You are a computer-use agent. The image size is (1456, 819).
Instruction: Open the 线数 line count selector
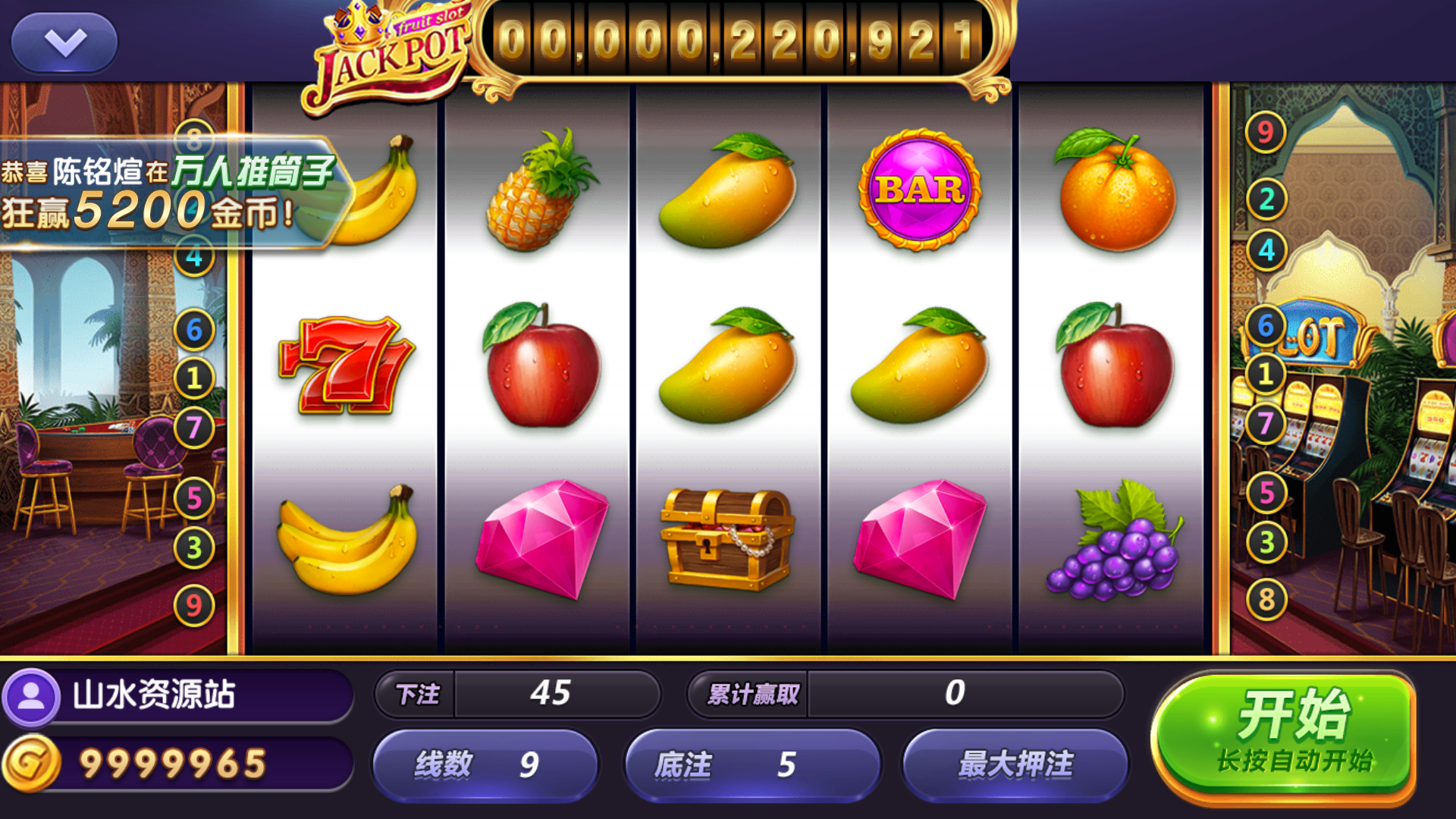pyautogui.click(x=485, y=766)
